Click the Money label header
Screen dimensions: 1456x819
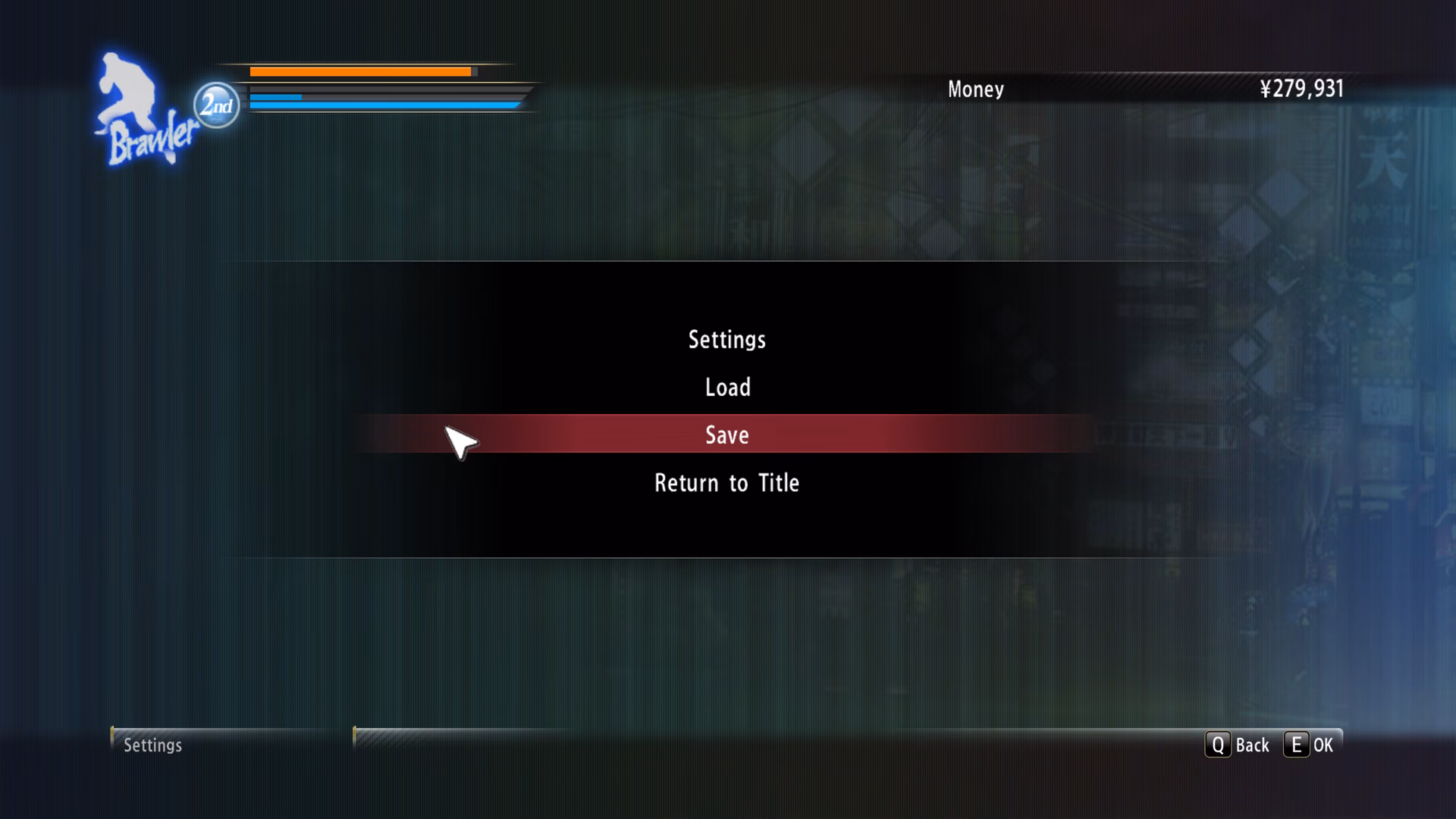coord(974,89)
